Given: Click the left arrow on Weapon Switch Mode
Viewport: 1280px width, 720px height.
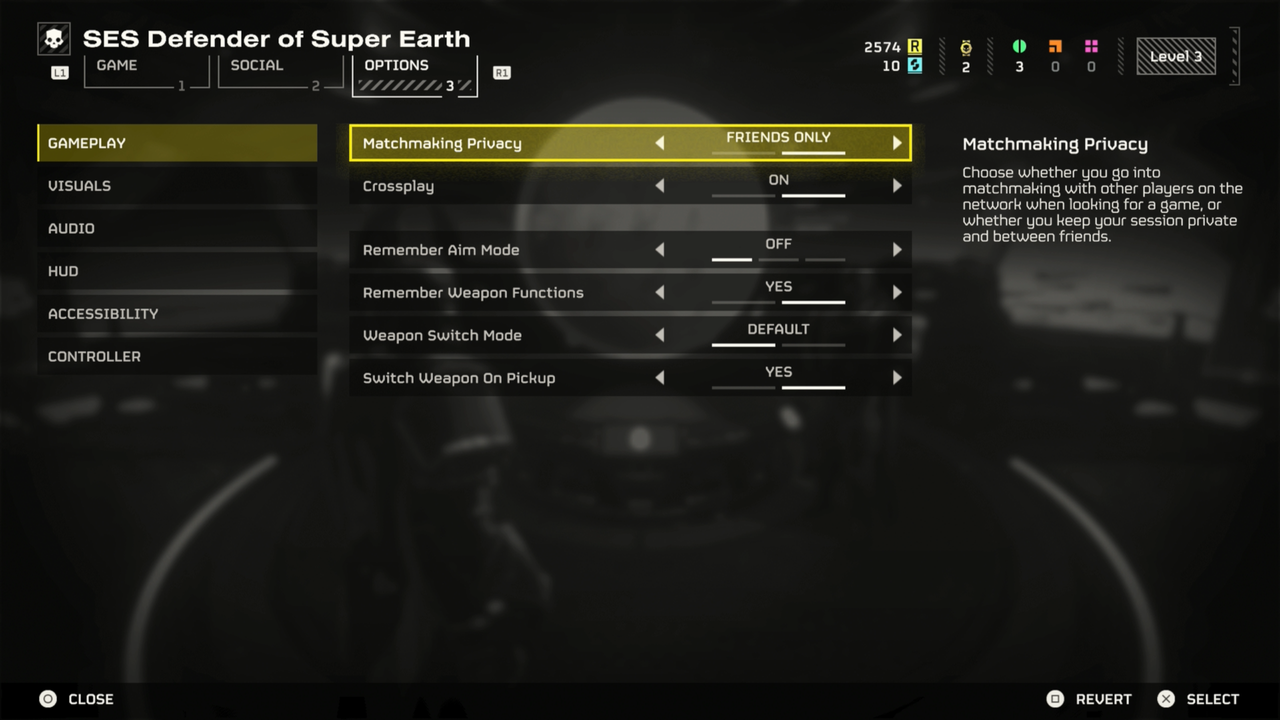Looking at the screenshot, I should pos(659,335).
